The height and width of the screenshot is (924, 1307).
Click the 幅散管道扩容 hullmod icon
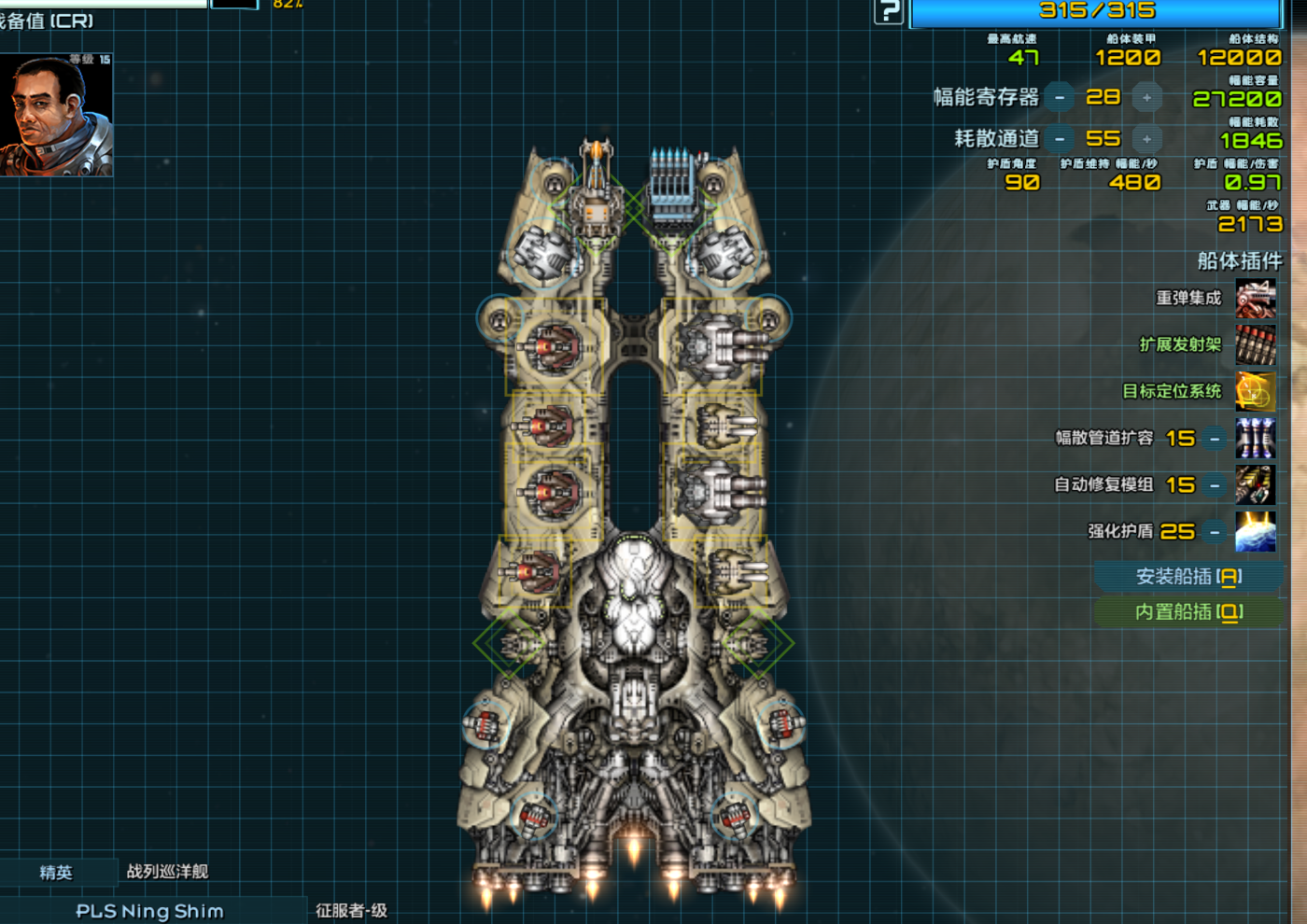(1256, 438)
